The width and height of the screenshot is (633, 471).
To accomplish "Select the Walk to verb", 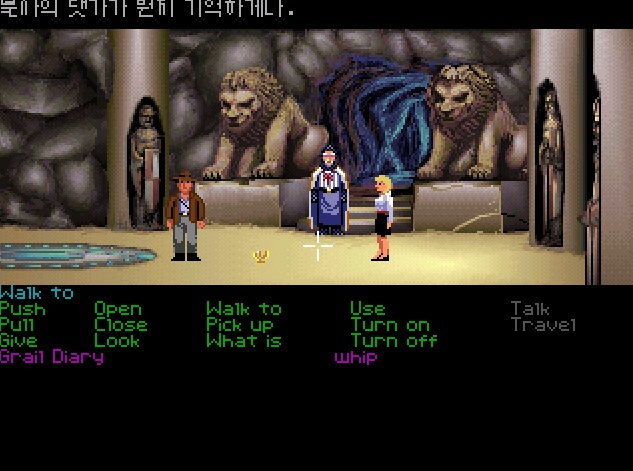I will click(243, 309).
